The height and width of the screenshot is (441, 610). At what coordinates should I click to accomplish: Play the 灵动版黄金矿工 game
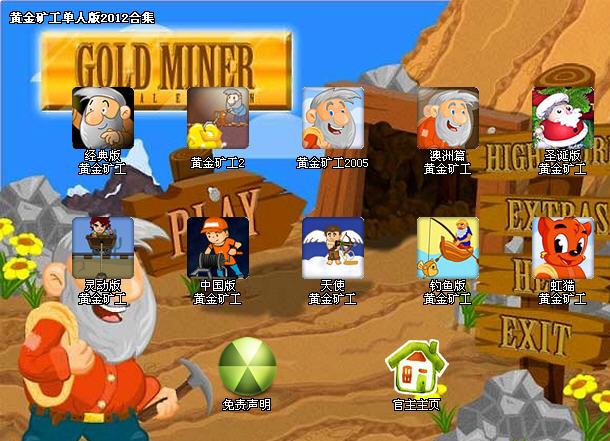[103, 248]
